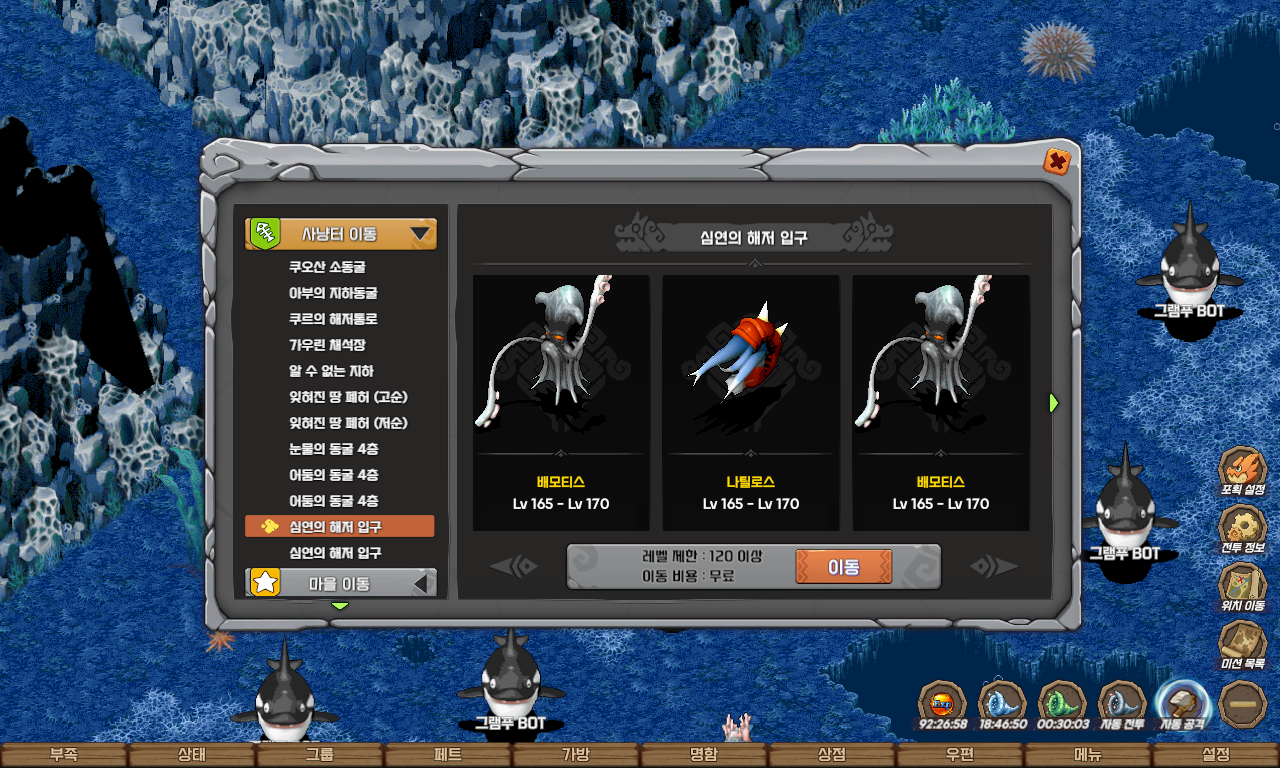Select 눈물의 동굴 4층 entry
Image resolution: width=1280 pixels, height=768 pixels.
click(334, 448)
